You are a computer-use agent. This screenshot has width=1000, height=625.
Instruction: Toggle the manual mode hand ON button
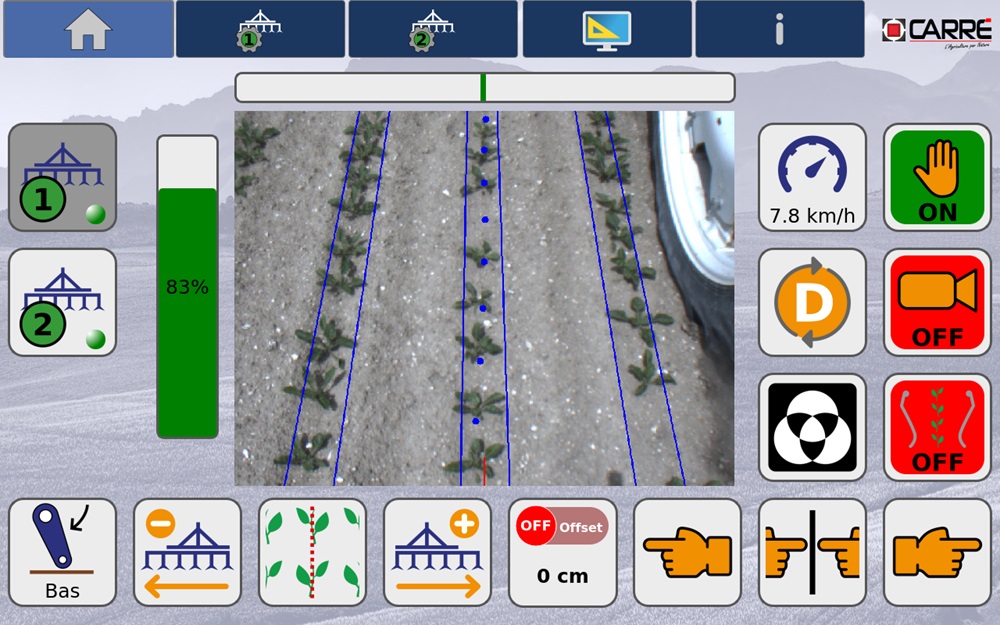pos(936,178)
